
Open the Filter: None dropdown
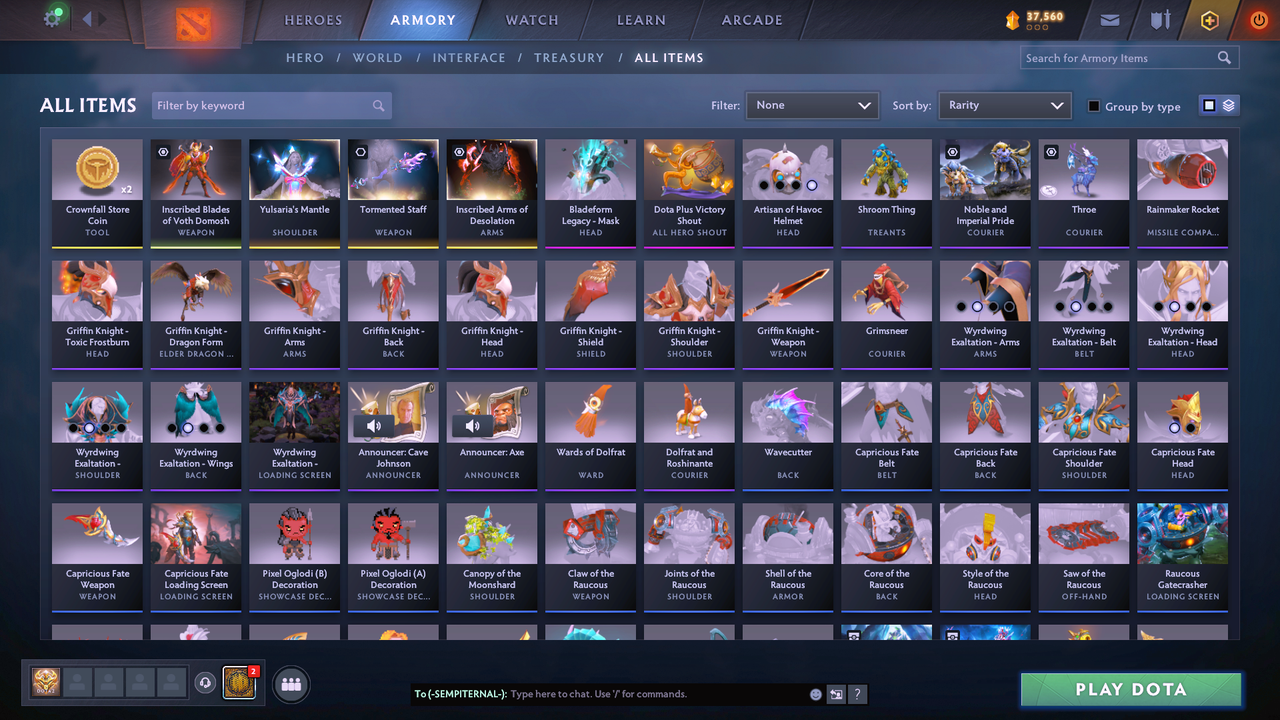pyautogui.click(x=812, y=104)
